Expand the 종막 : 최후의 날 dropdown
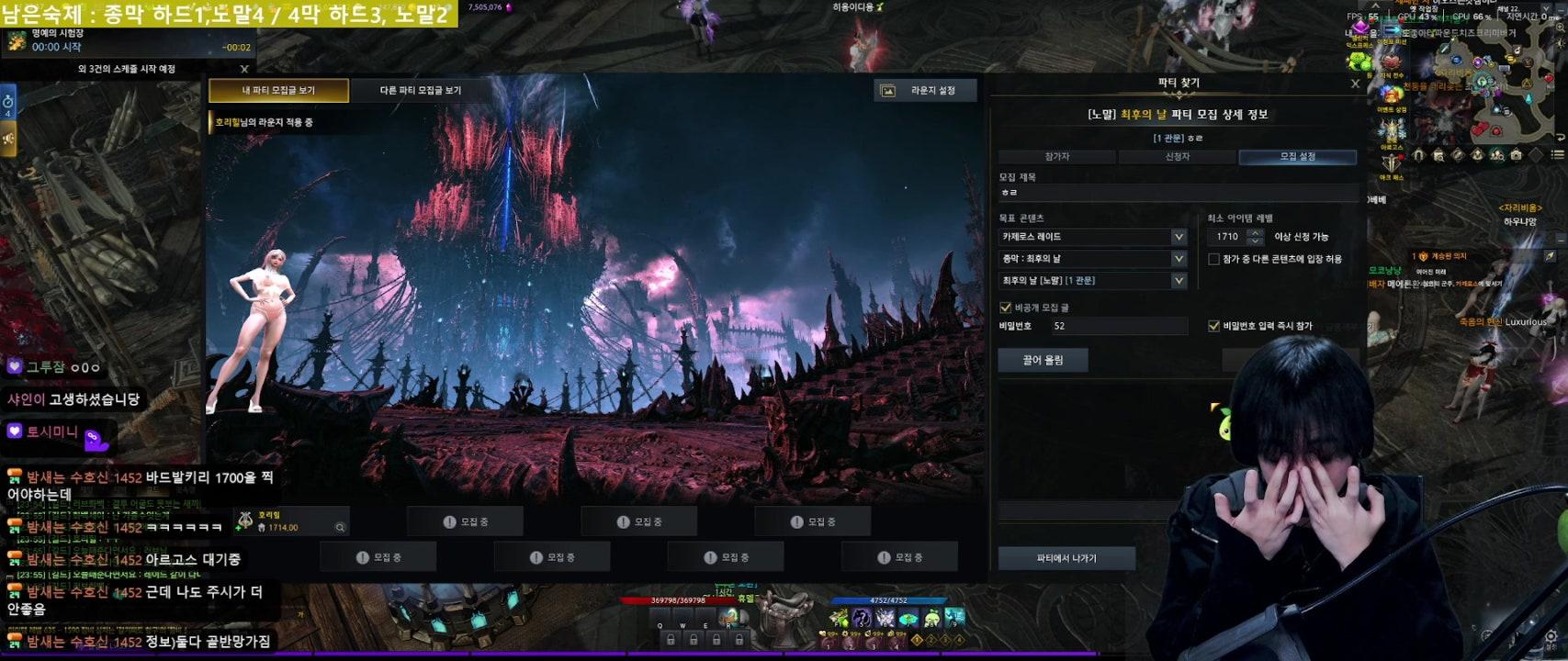The width and height of the screenshot is (1568, 661). (x=1093, y=259)
